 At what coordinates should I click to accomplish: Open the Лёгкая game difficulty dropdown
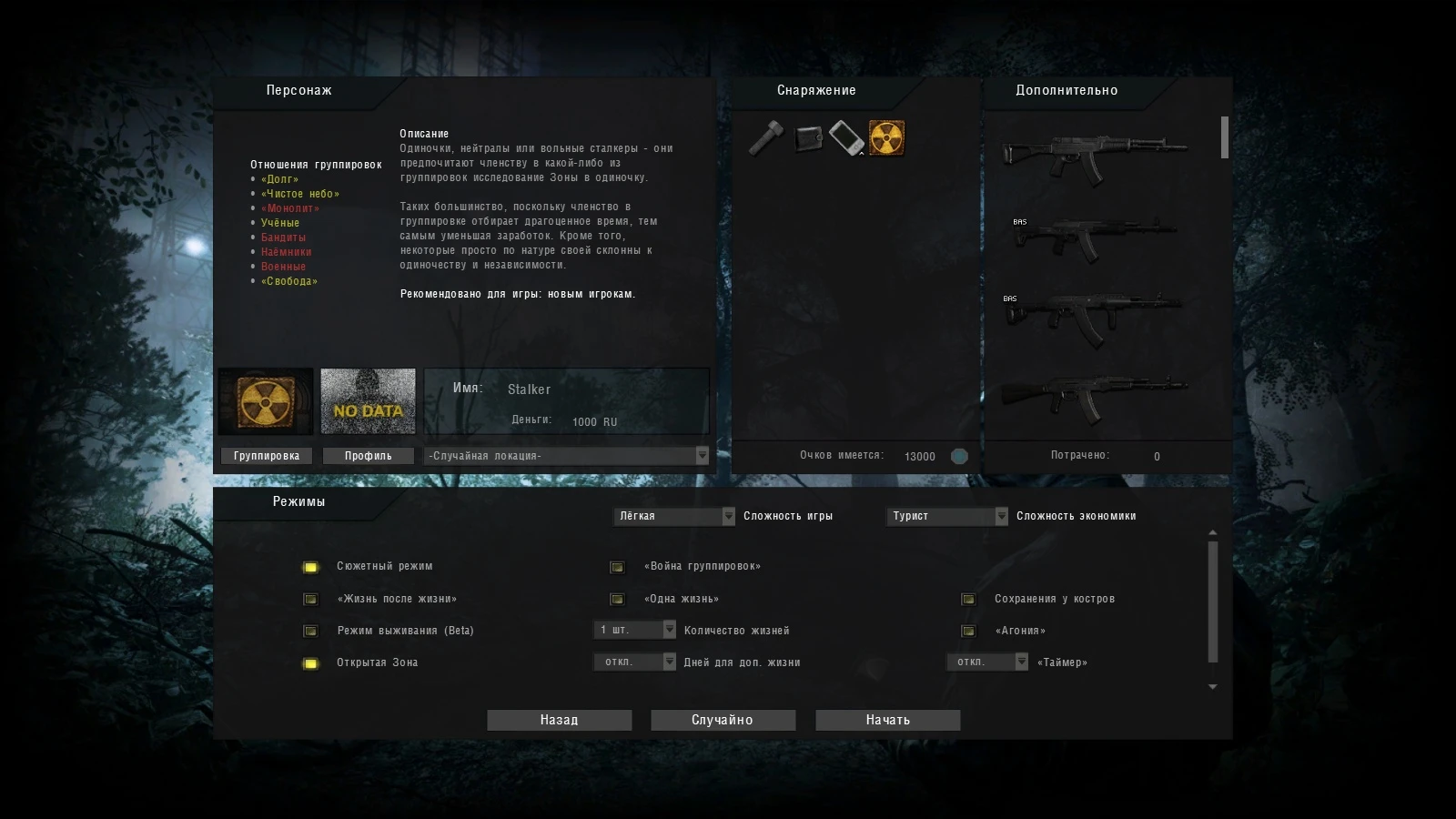point(673,516)
